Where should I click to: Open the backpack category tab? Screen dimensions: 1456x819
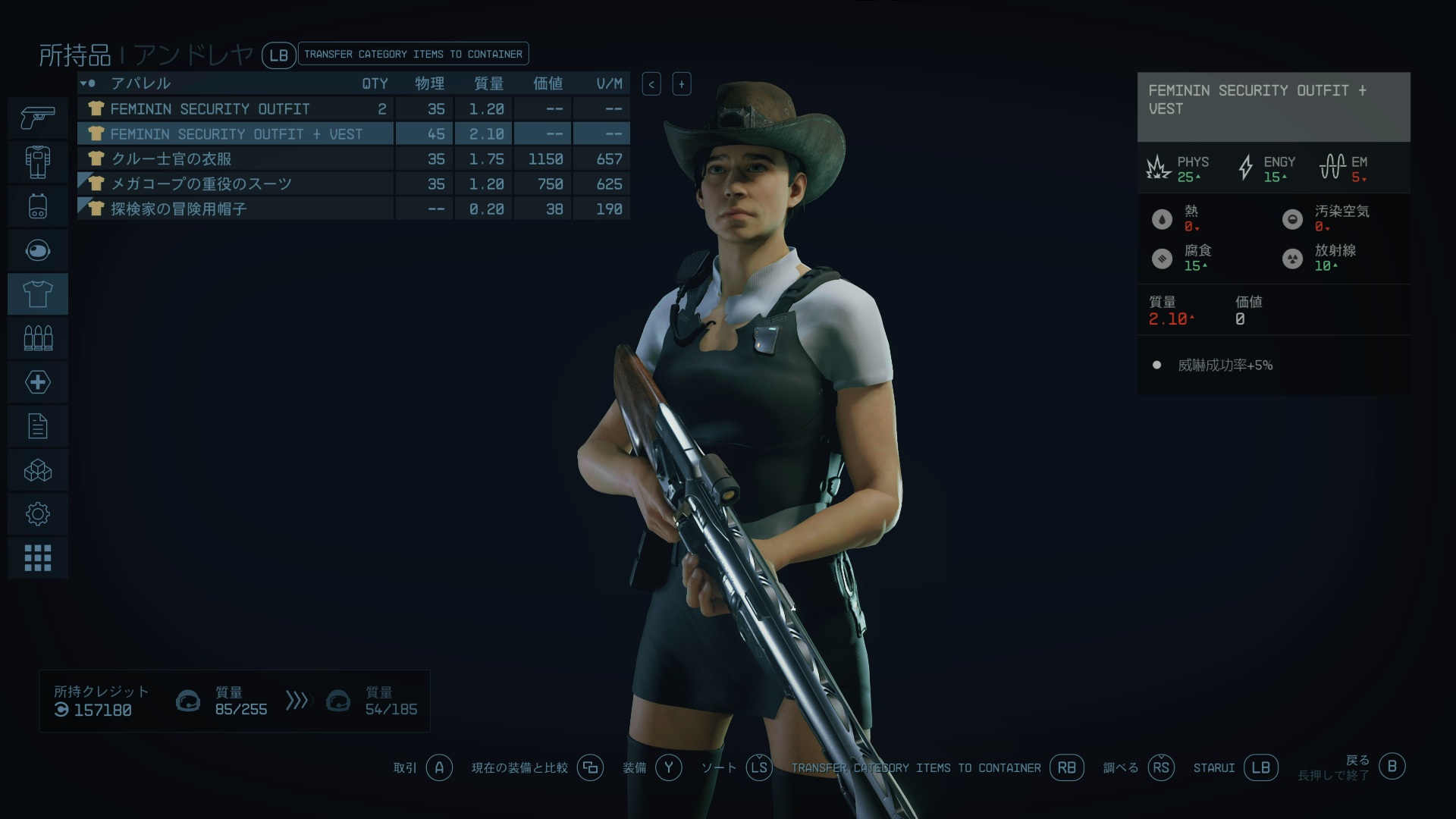[x=38, y=206]
